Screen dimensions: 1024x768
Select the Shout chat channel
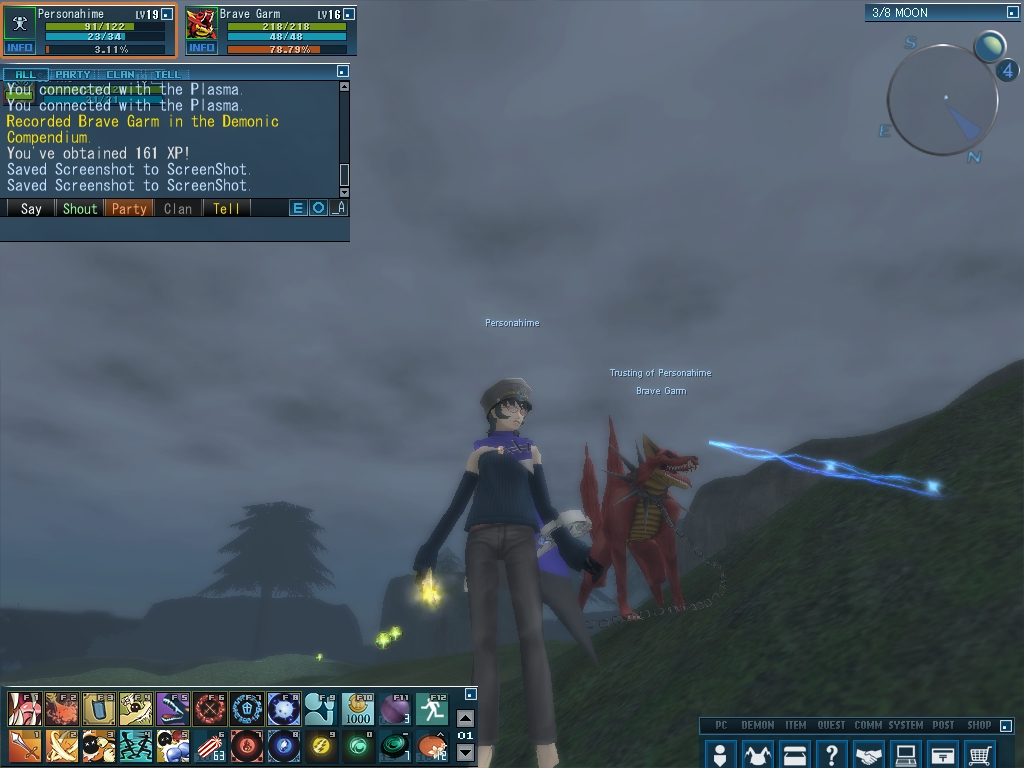click(x=80, y=209)
